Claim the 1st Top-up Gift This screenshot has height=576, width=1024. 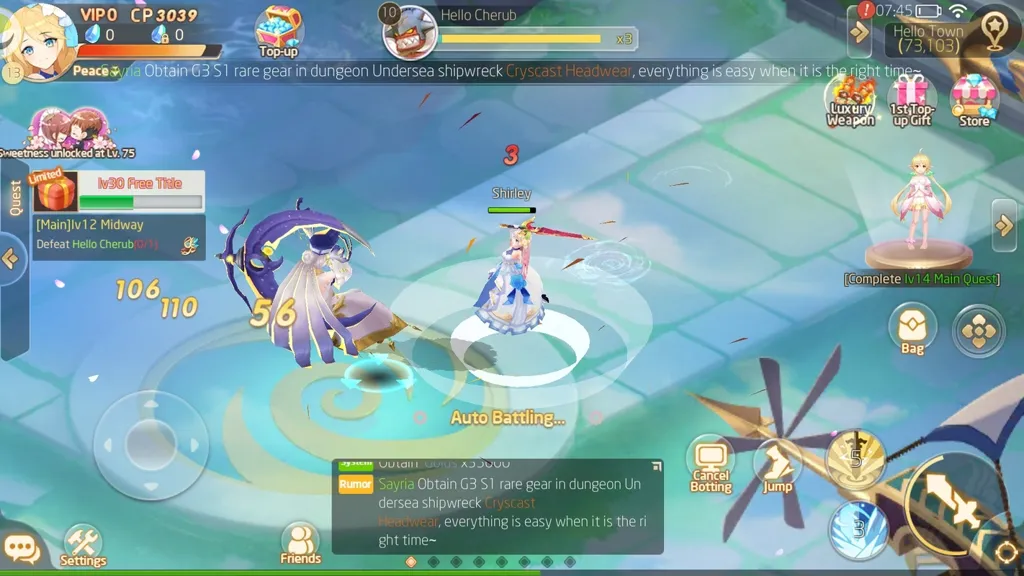[x=911, y=100]
